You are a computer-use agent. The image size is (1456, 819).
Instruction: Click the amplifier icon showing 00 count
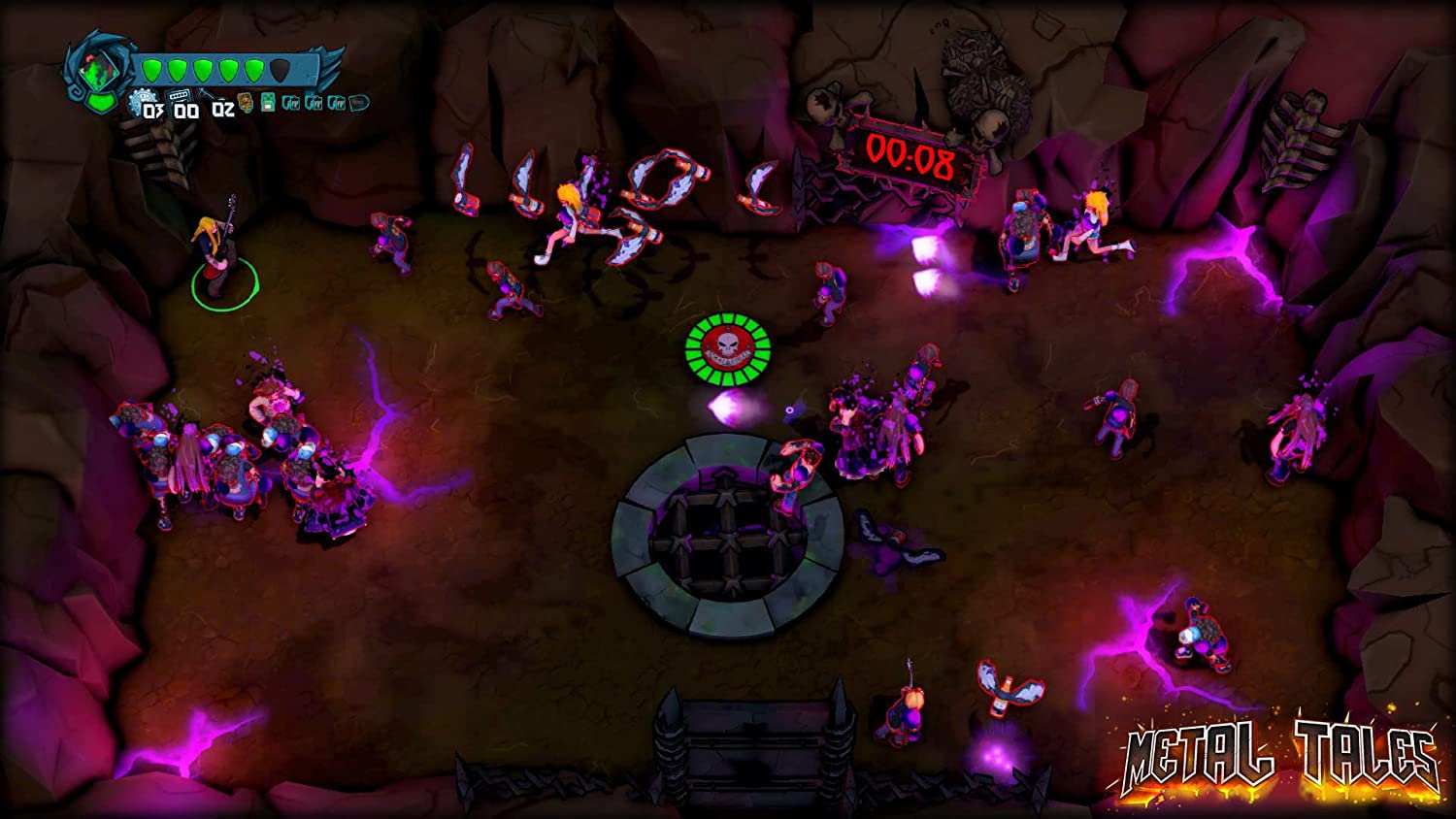180,96
